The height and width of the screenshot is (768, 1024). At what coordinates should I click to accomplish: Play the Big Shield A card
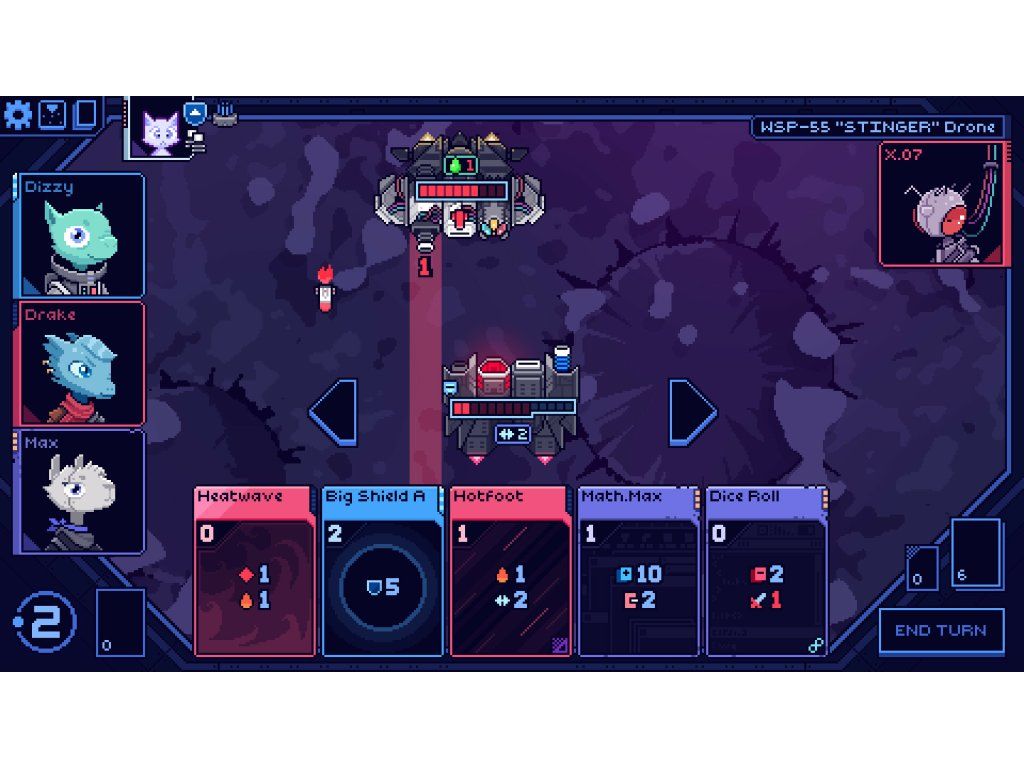[x=384, y=571]
